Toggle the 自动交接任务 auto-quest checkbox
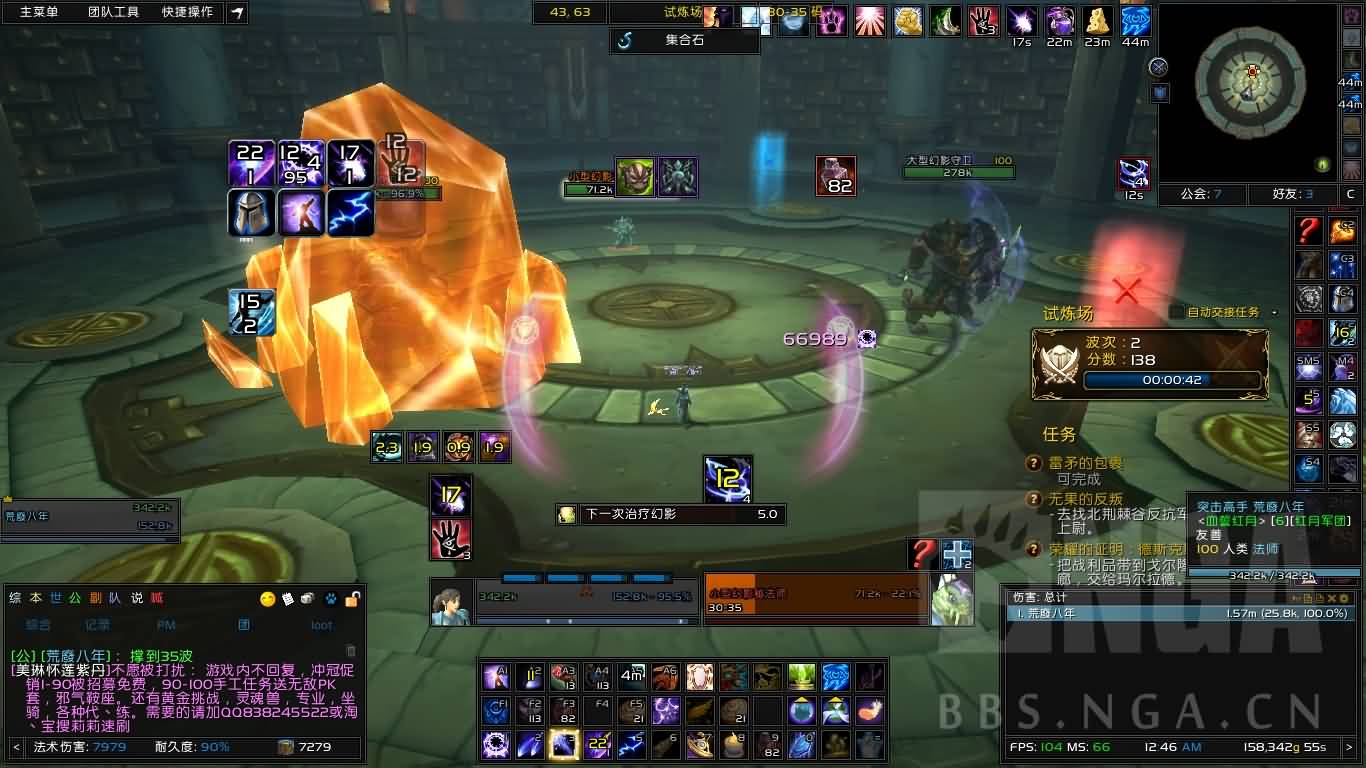The height and width of the screenshot is (768, 1366). (x=1177, y=312)
